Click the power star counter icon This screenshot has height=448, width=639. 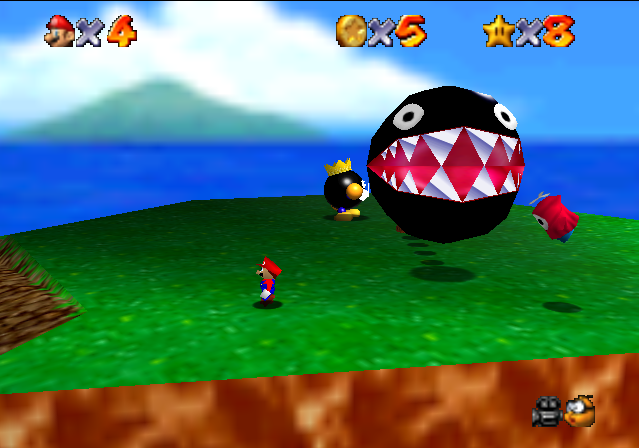tap(497, 30)
